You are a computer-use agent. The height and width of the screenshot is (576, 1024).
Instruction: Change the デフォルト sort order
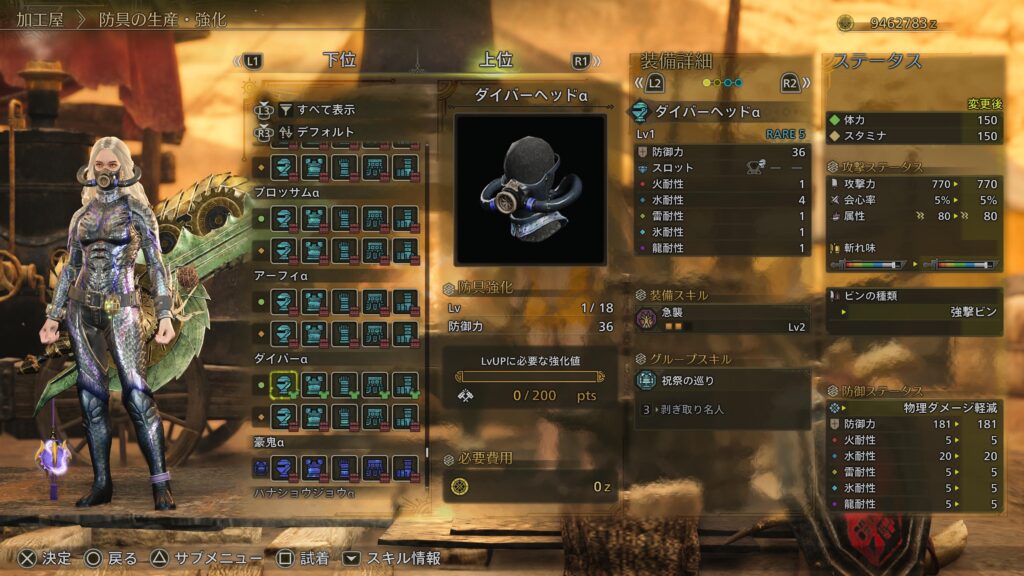pyautogui.click(x=316, y=132)
